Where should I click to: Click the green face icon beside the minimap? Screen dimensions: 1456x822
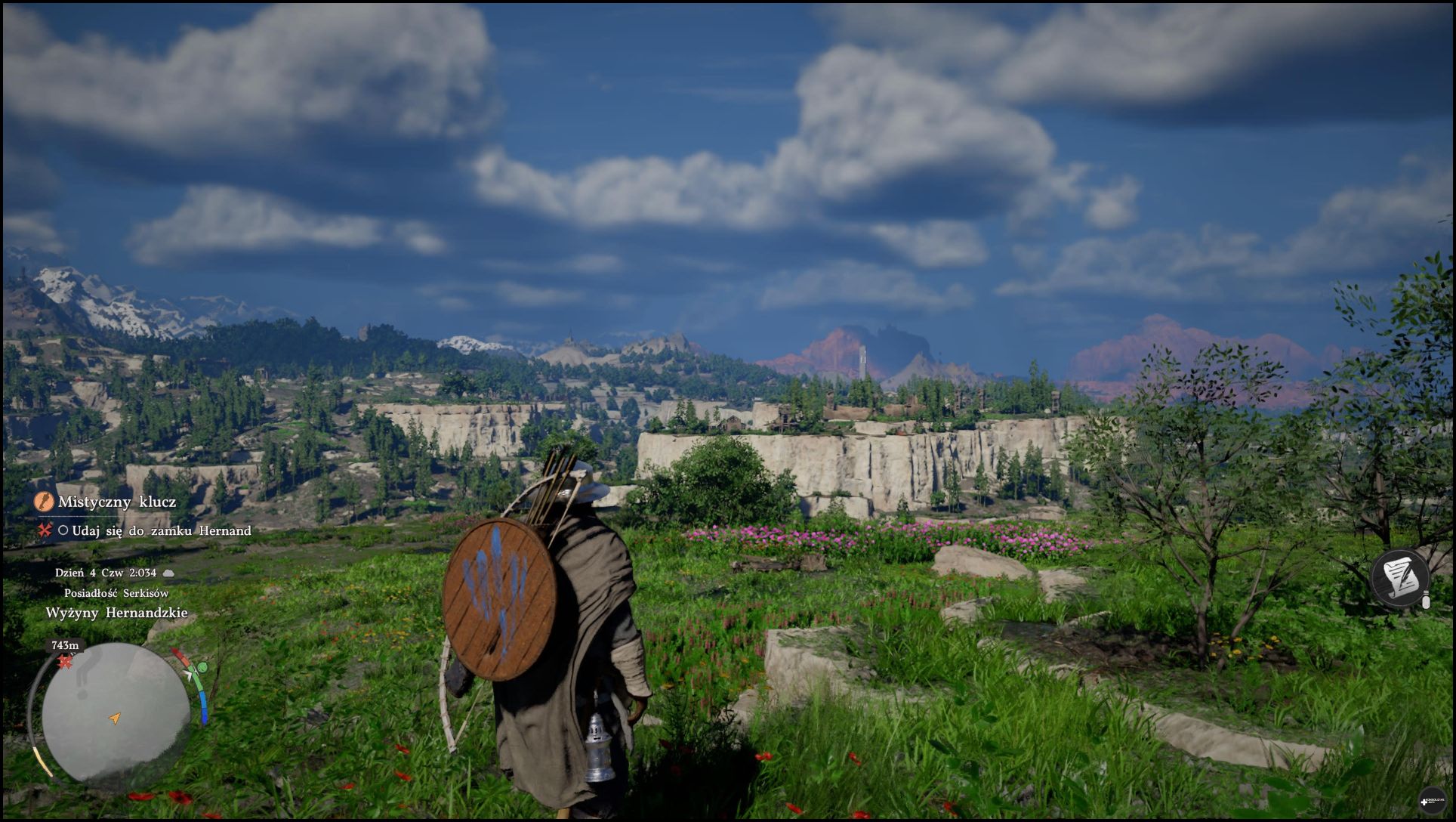pyautogui.click(x=202, y=668)
